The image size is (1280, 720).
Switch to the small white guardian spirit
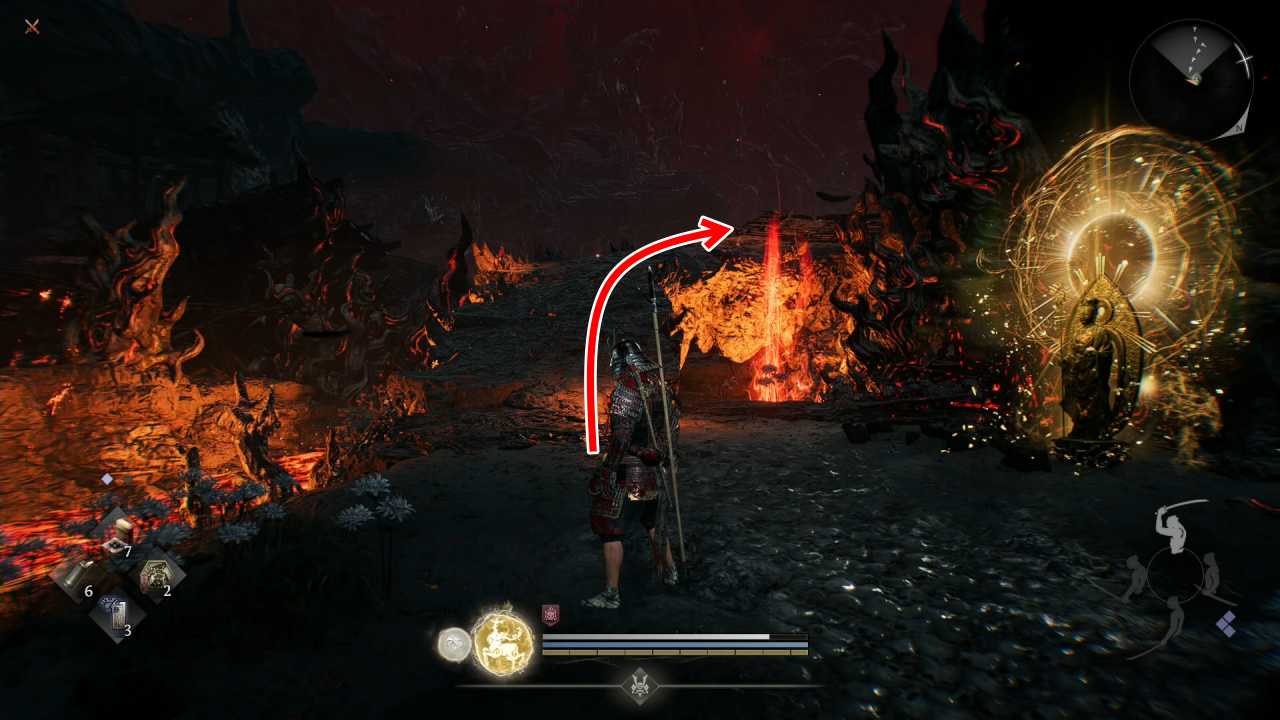453,645
